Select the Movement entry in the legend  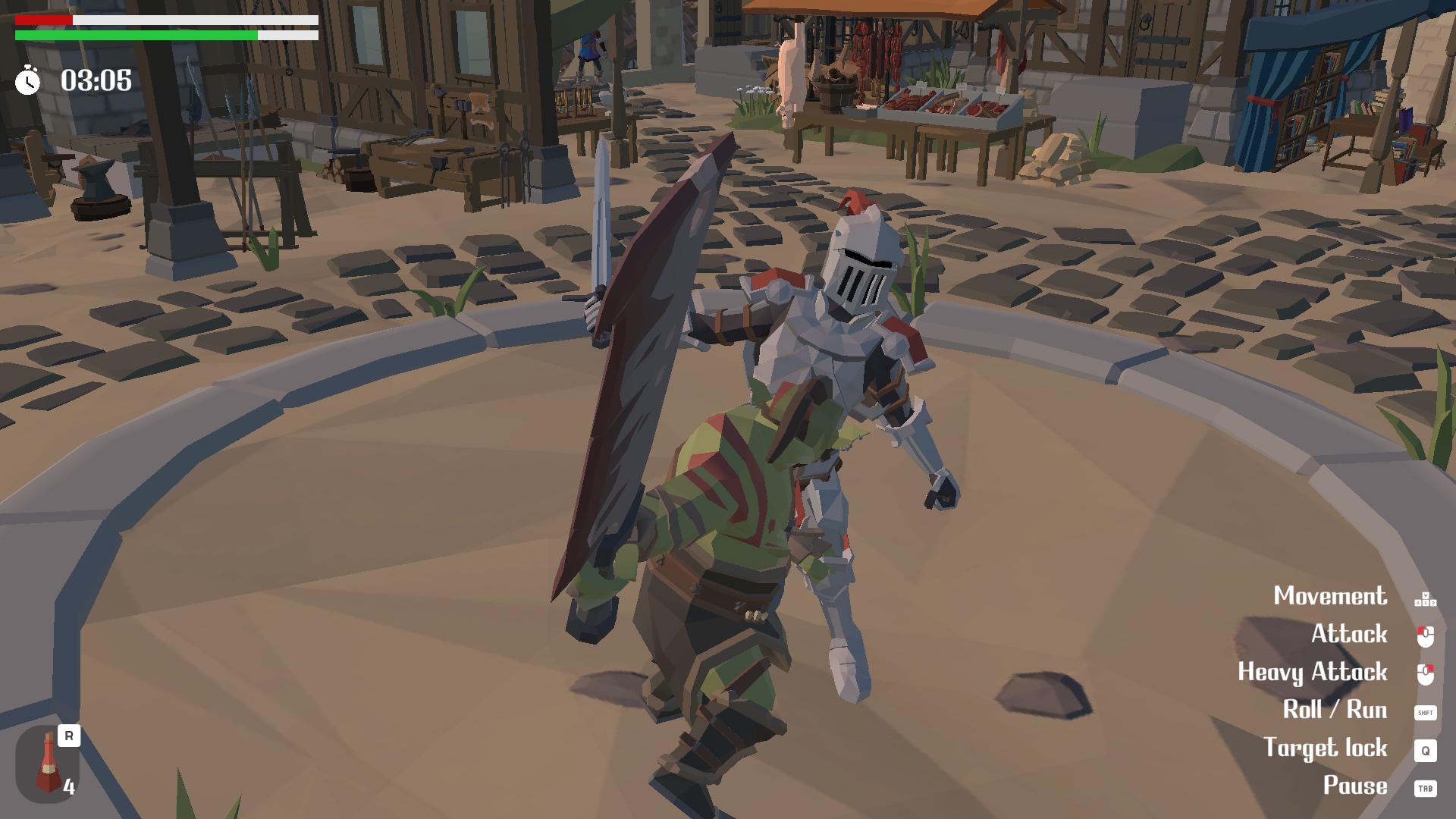[x=1331, y=596]
